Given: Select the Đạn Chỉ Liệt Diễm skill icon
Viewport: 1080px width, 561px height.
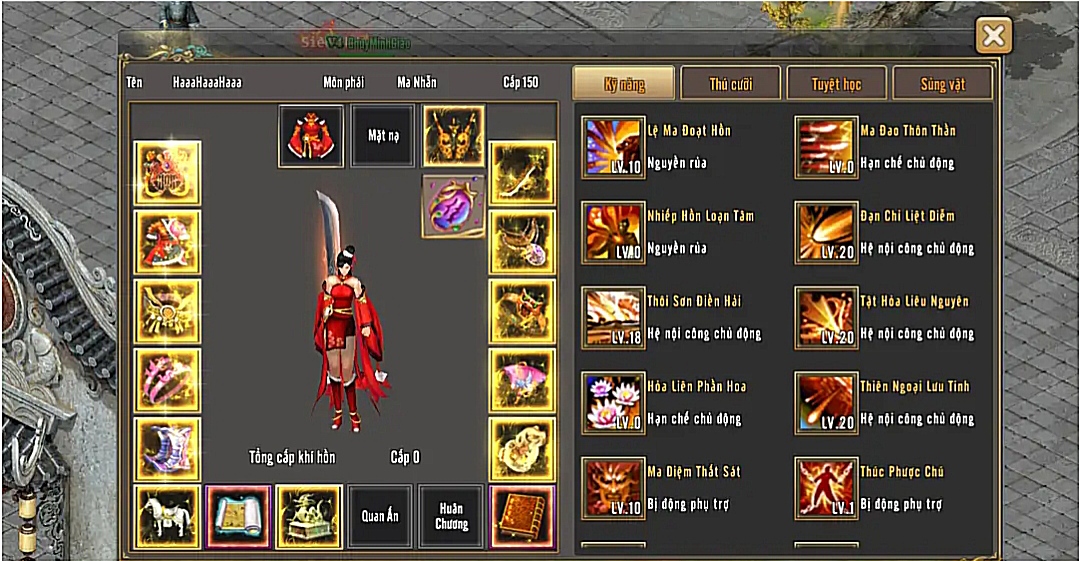Looking at the screenshot, I should 826,232.
